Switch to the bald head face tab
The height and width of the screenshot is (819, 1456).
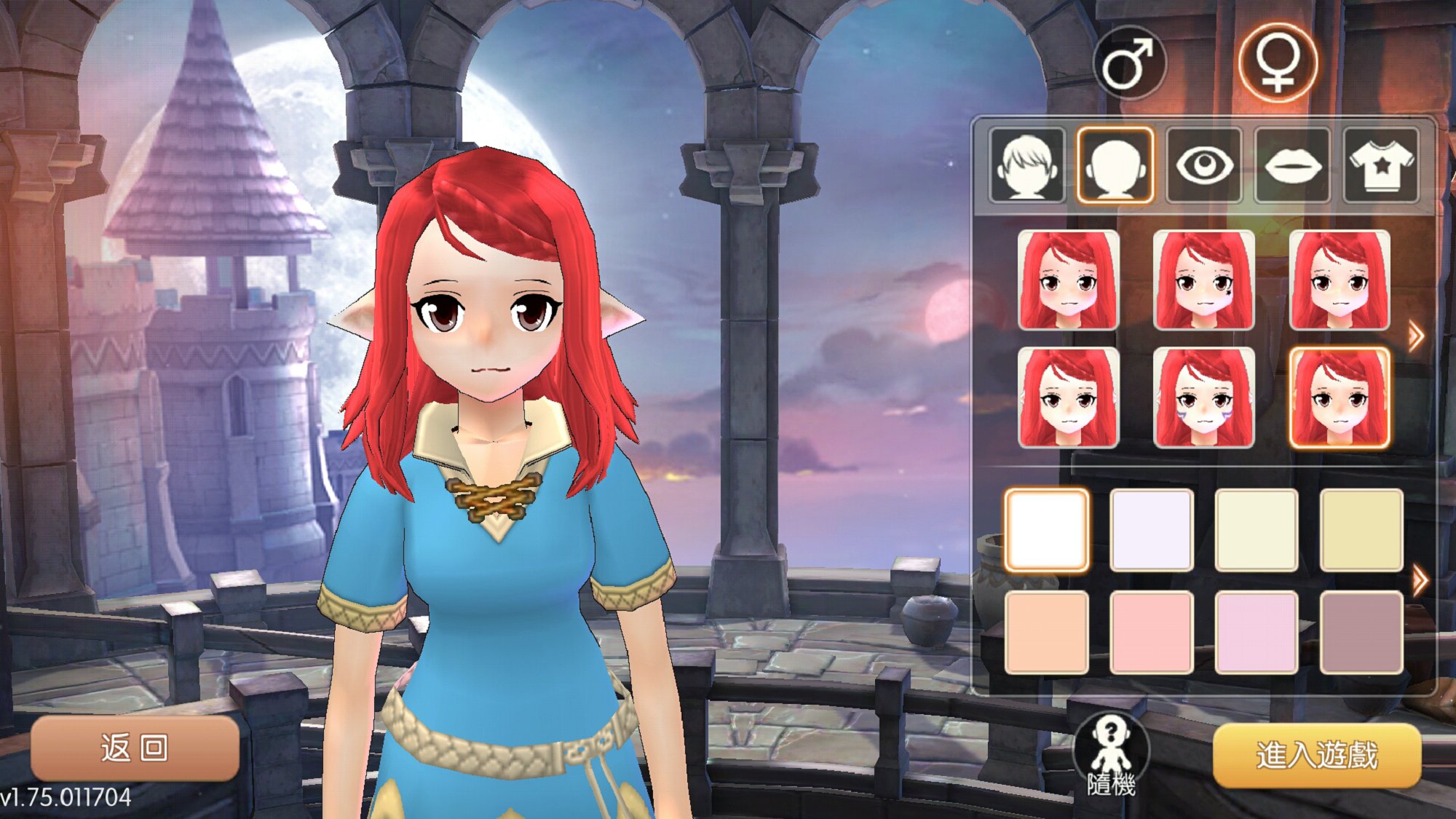click(1115, 165)
